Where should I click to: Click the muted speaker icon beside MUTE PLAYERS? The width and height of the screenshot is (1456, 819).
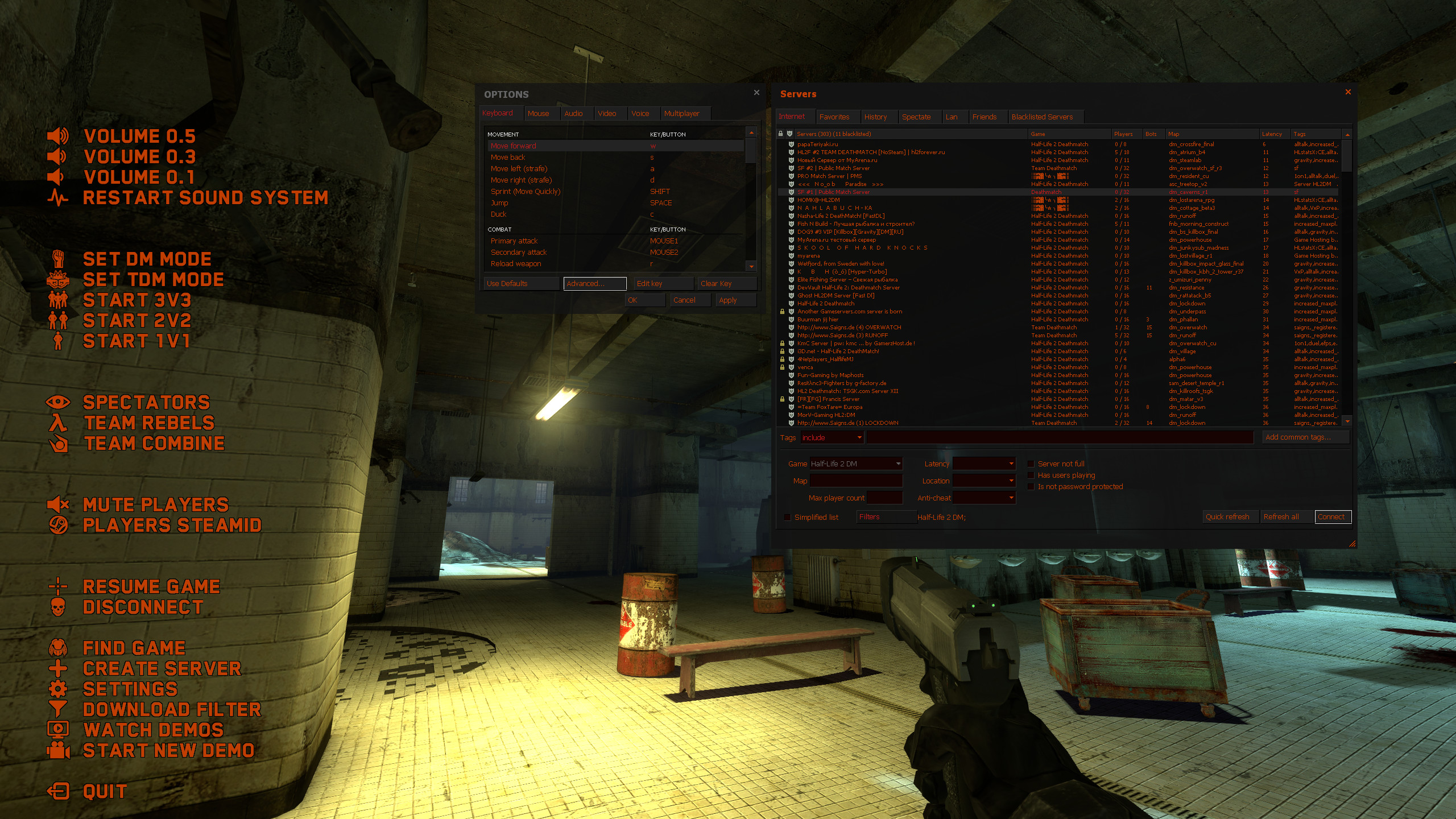(x=59, y=504)
